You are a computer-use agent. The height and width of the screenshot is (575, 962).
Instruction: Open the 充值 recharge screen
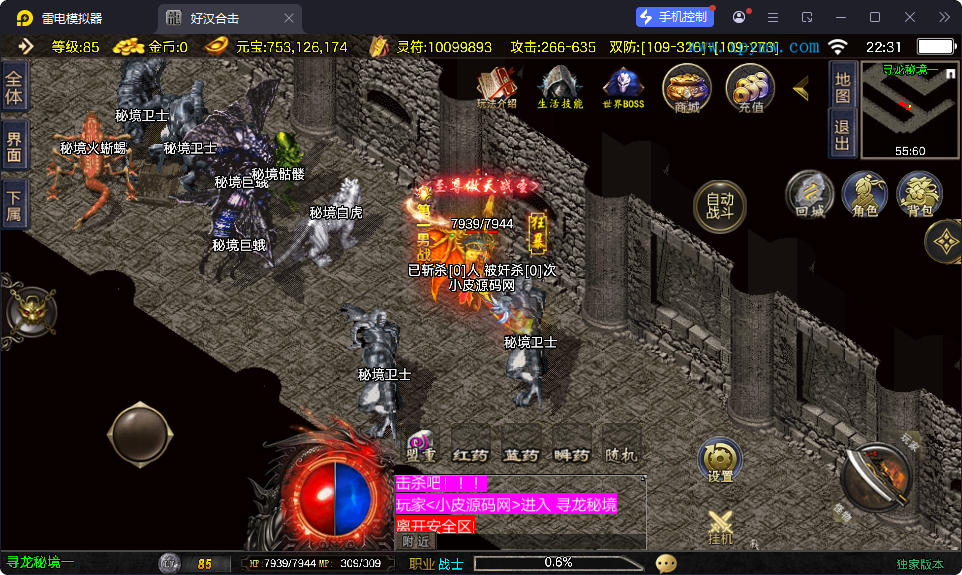[x=750, y=88]
